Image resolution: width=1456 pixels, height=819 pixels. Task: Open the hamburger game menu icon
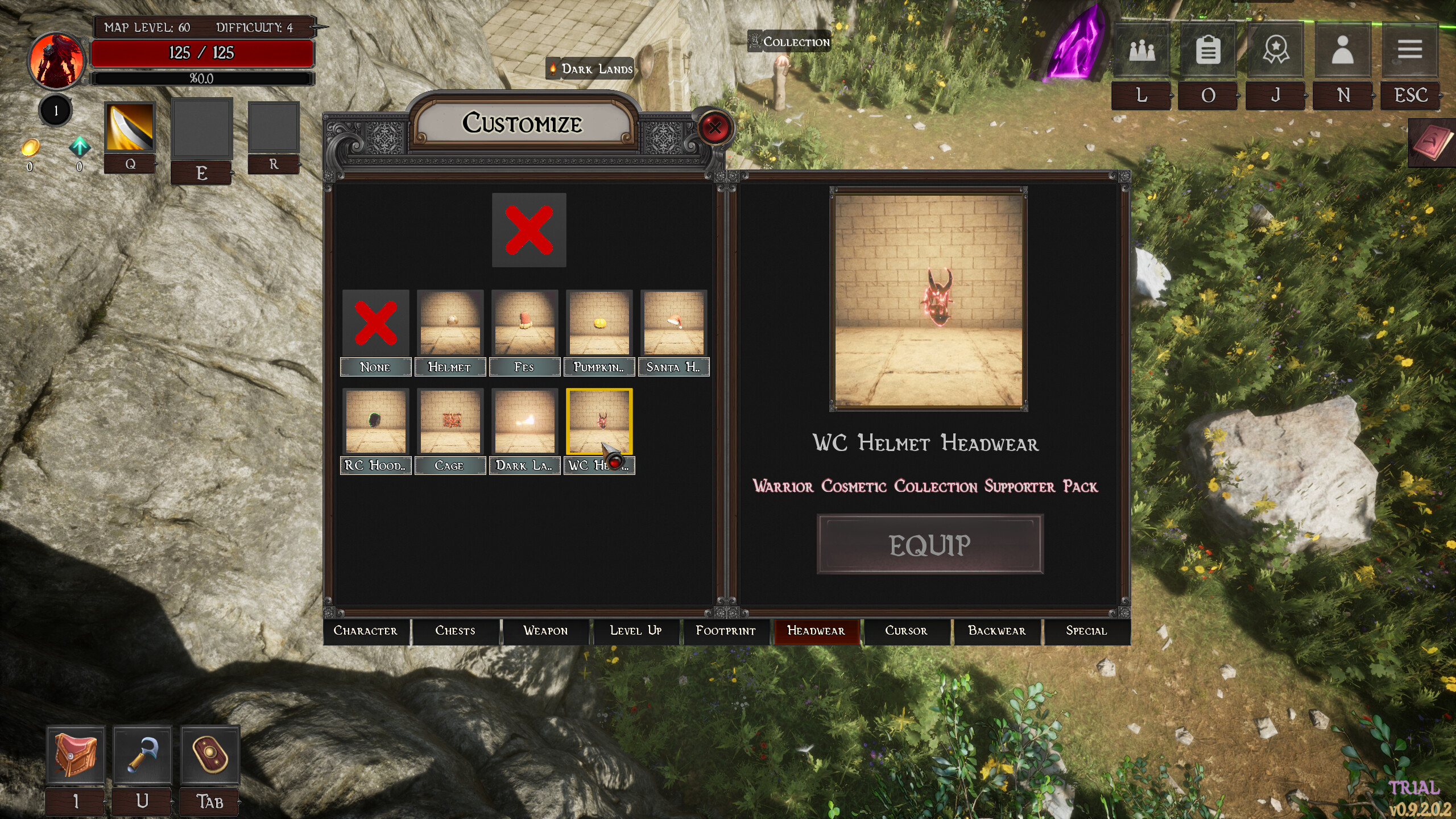click(1409, 50)
